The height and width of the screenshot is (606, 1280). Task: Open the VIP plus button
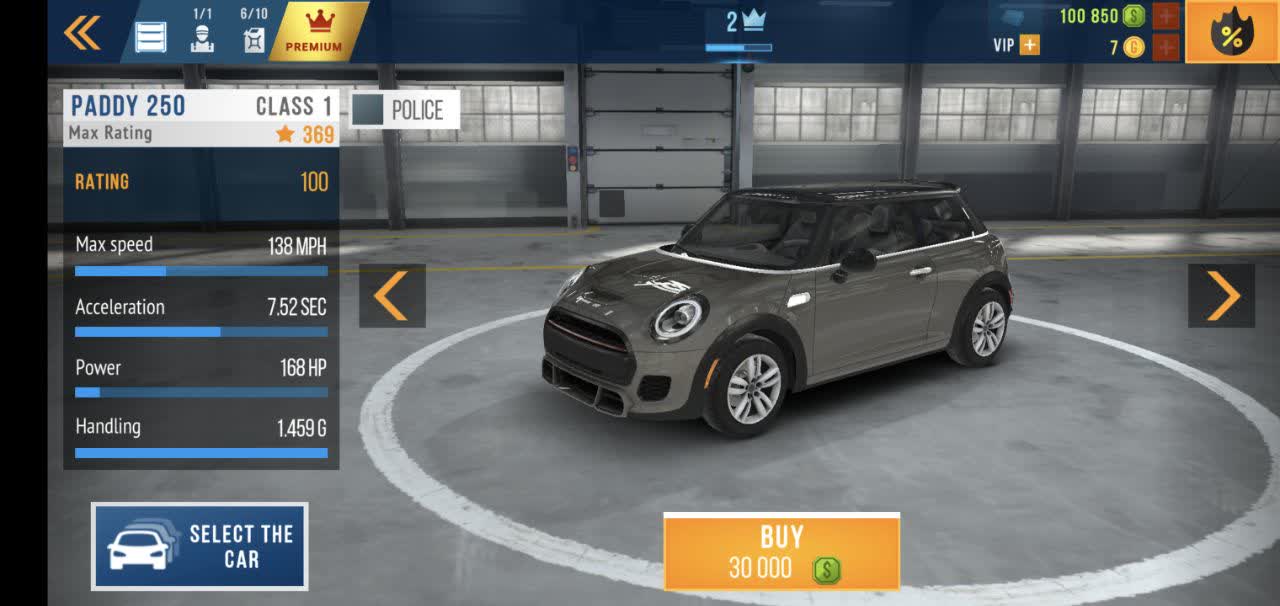[x=1028, y=45]
